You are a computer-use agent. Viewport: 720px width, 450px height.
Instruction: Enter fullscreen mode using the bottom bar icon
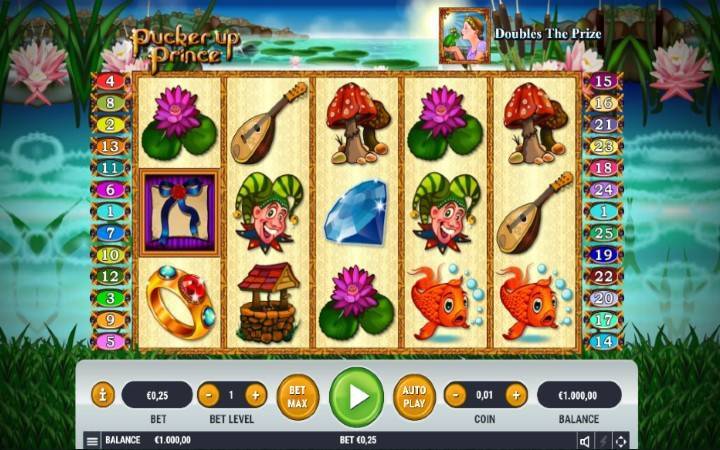[x=621, y=440]
